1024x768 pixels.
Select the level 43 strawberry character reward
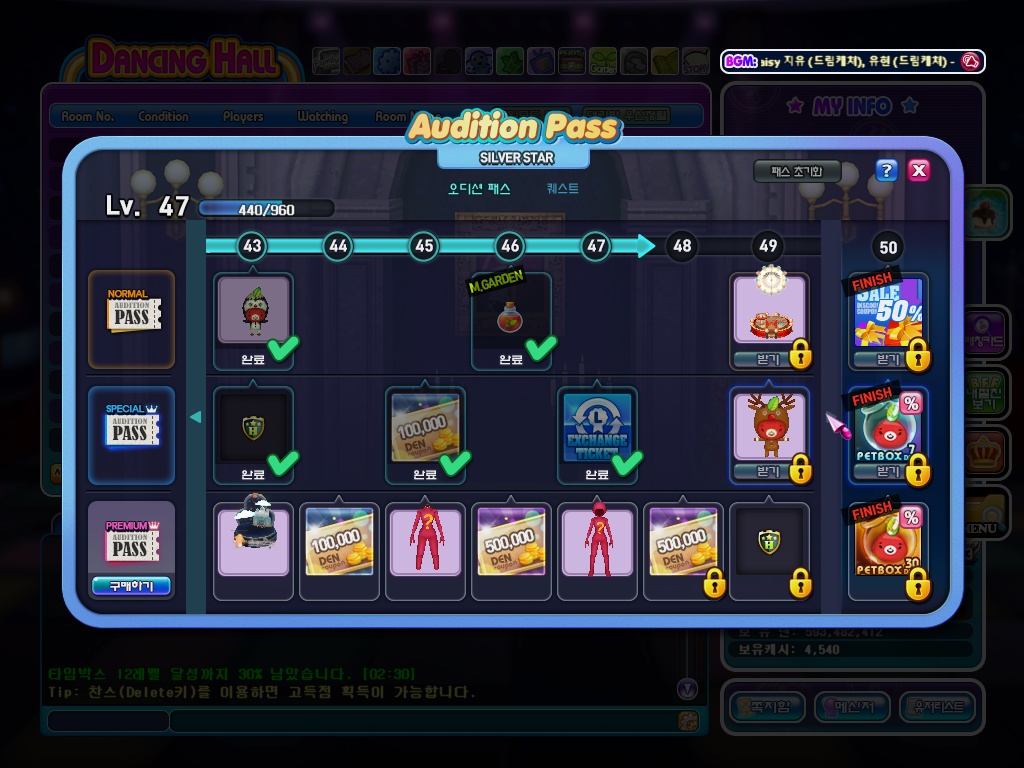pos(253,311)
